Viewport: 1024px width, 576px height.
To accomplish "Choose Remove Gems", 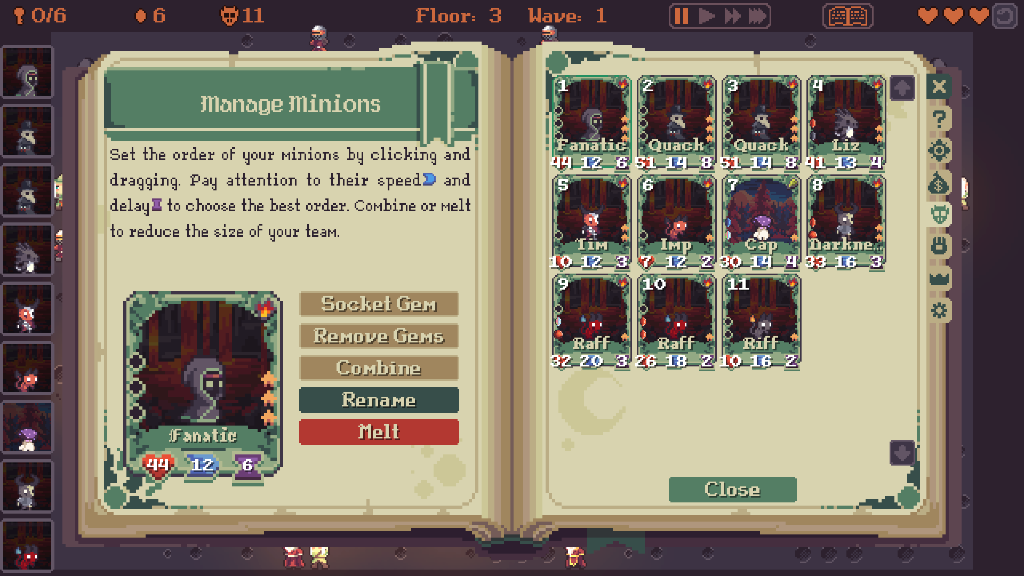I will tap(379, 336).
